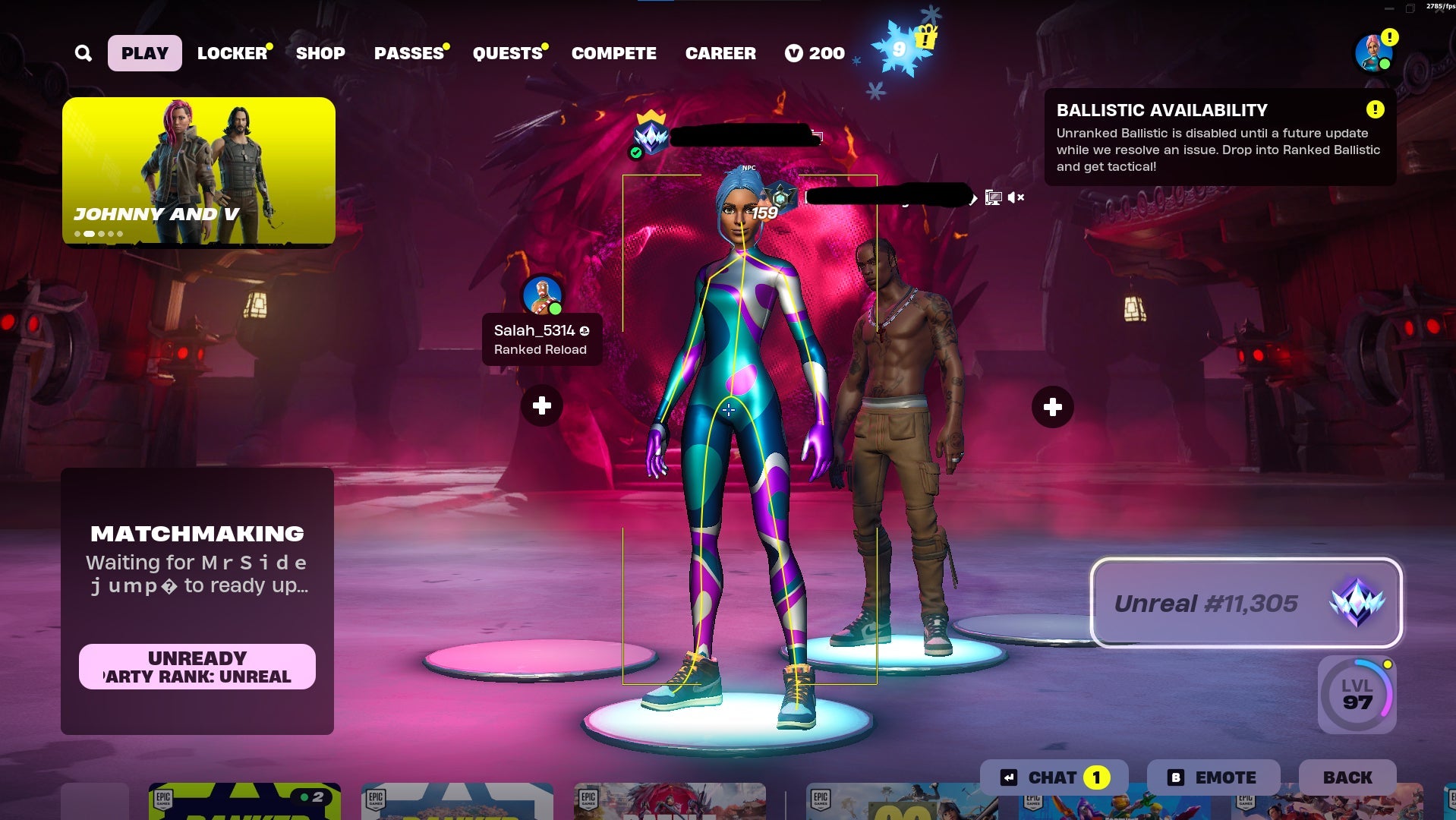1456x820 pixels.
Task: Click the V-Bucks 200 currency icon
Action: (x=795, y=53)
